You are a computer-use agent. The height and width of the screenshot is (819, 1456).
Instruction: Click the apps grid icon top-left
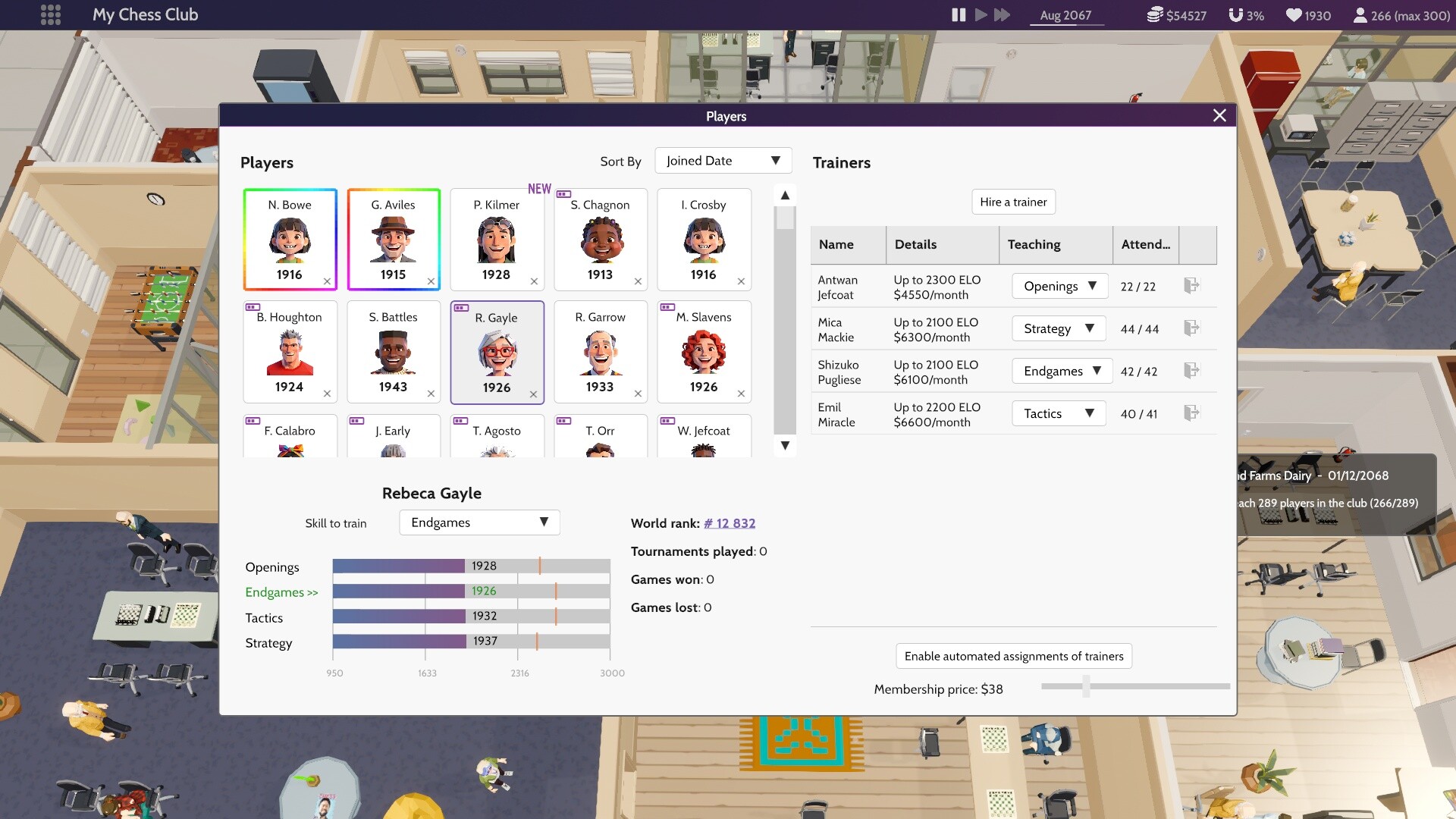click(50, 14)
